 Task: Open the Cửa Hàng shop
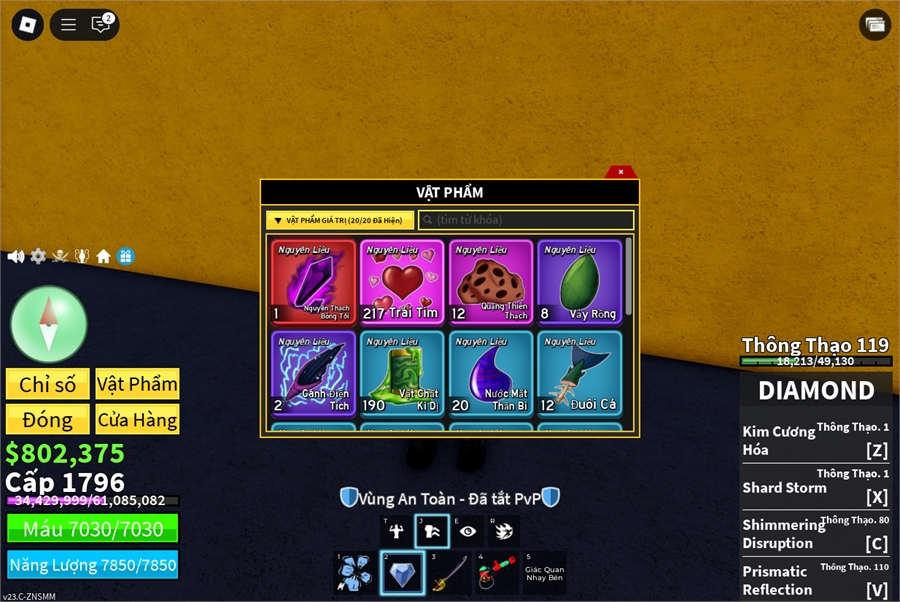pyautogui.click(x=137, y=420)
